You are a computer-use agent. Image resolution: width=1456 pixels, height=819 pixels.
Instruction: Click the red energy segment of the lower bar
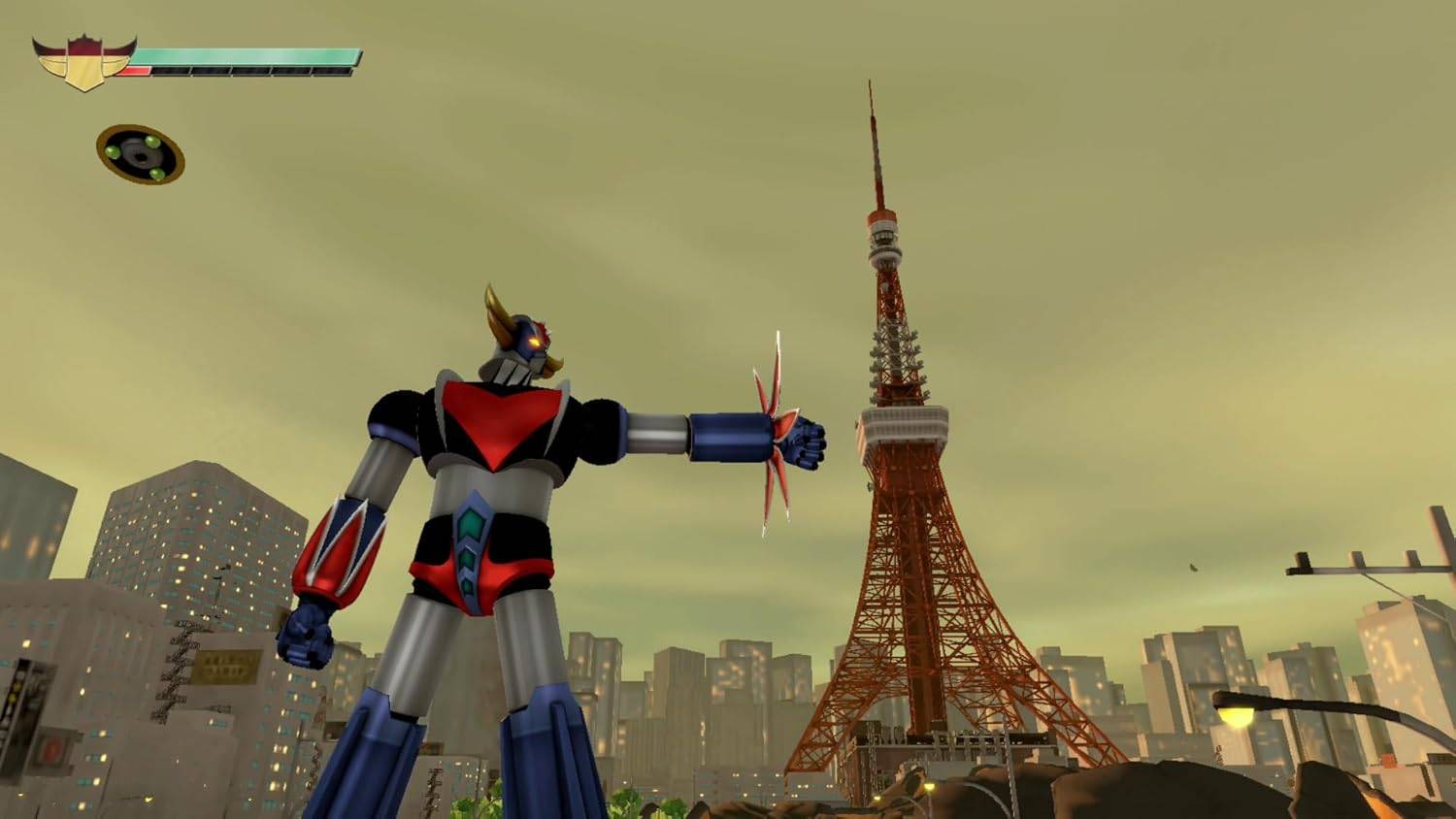(x=136, y=70)
